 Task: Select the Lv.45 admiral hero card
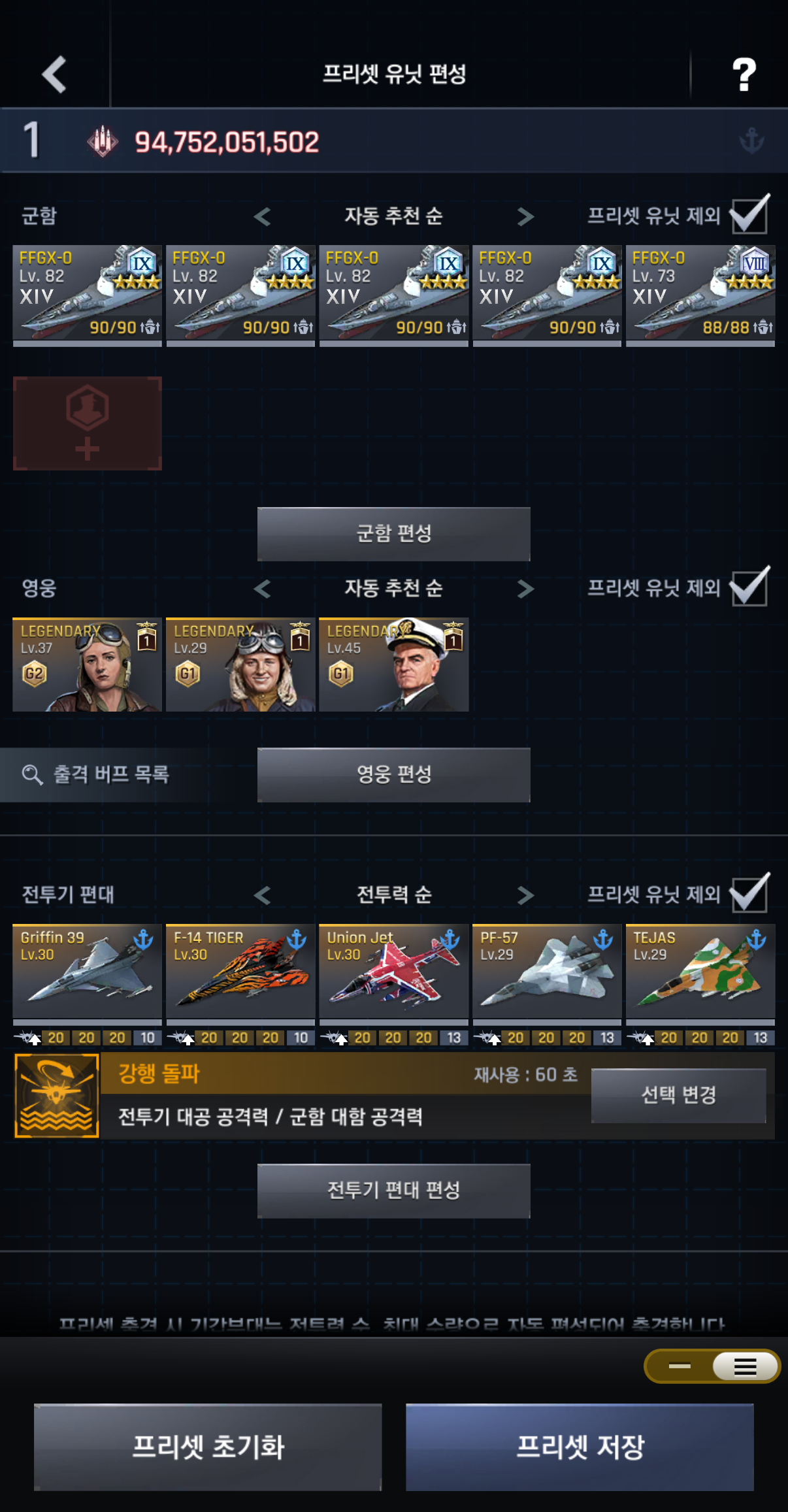tap(393, 665)
